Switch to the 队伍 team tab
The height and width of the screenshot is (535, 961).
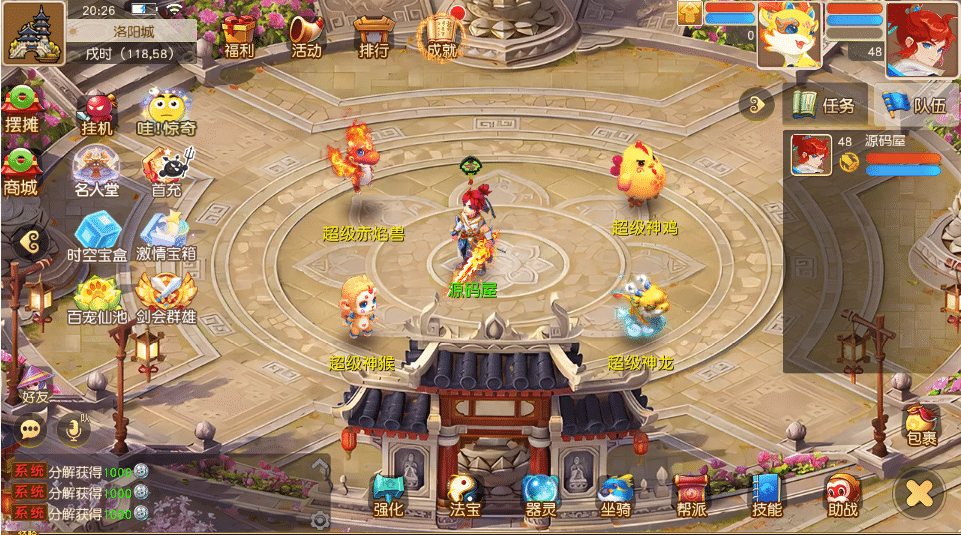point(914,104)
